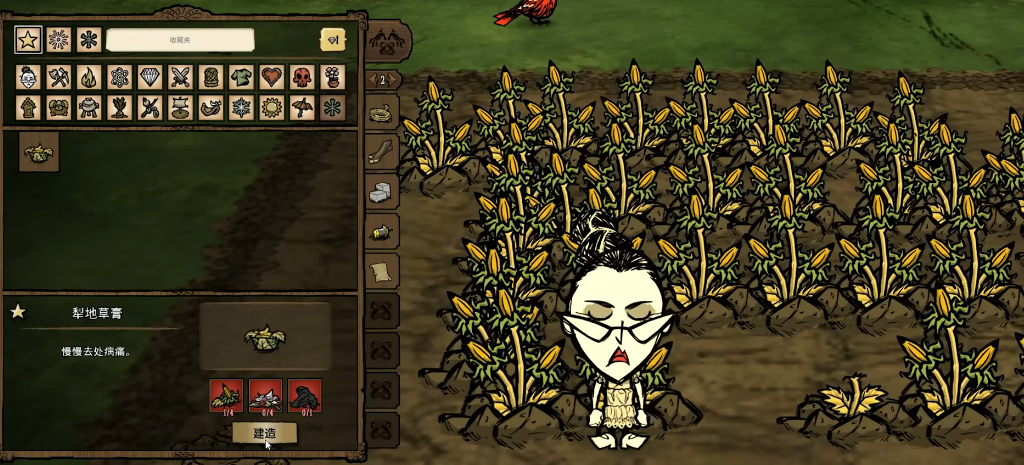Image resolution: width=1024 pixels, height=465 pixels.
Task: Open the sun summer category
Action: (271, 107)
